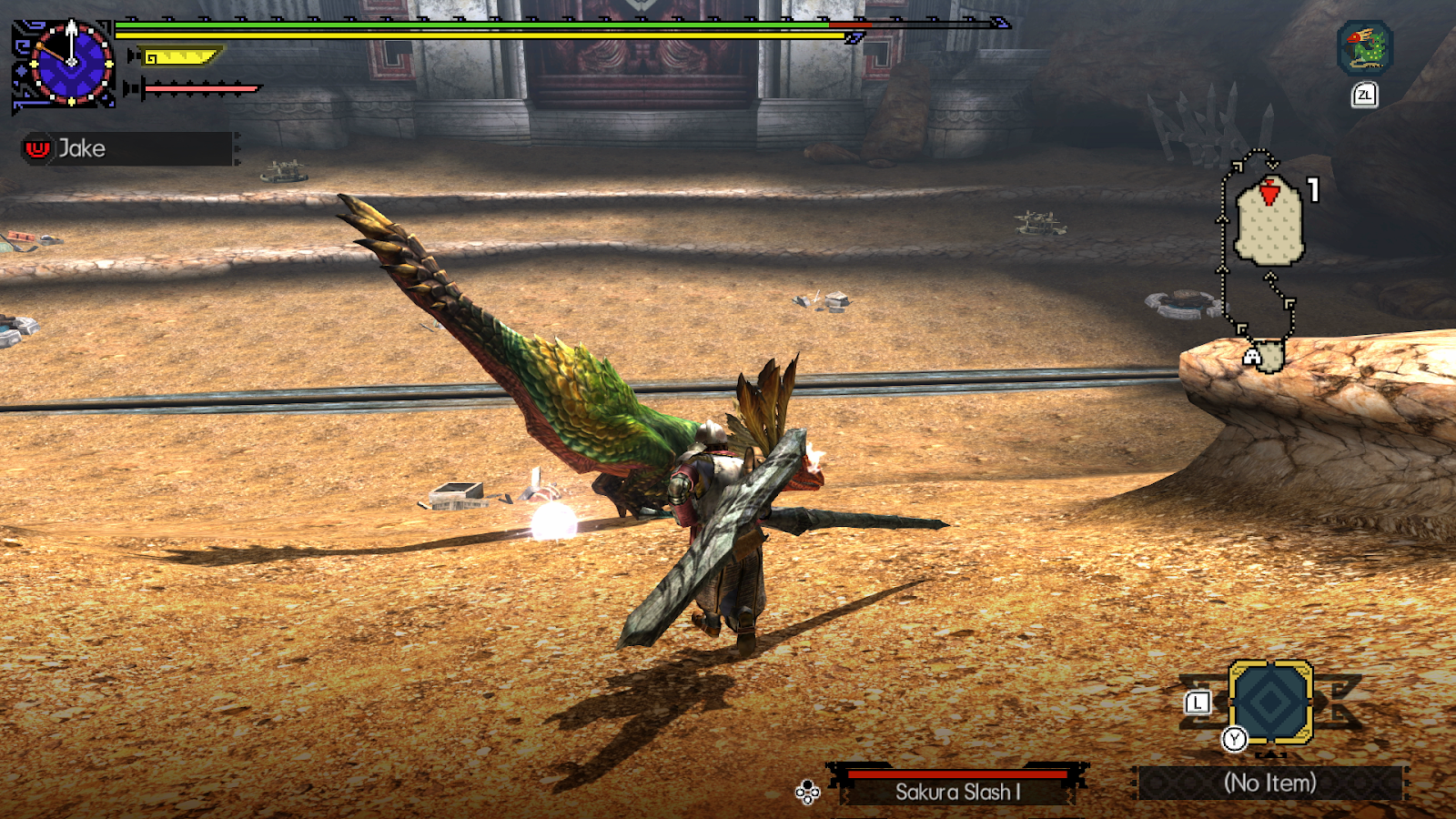Click the L button prompt beside the item slot
This screenshot has width=1456, height=819.
click(1197, 702)
